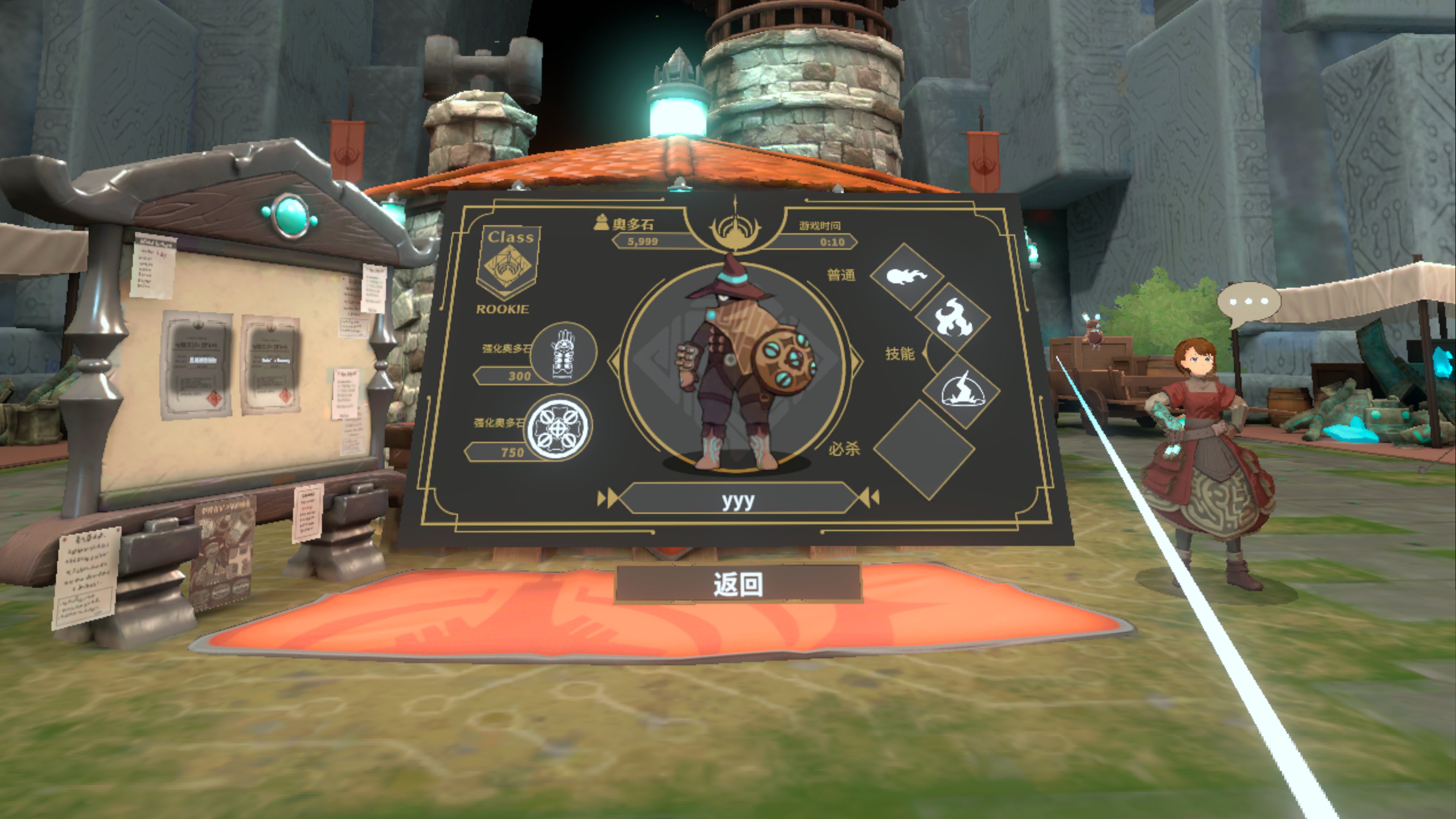The image size is (1456, 819).
Task: Select the fireball normal attack icon
Action: click(906, 276)
